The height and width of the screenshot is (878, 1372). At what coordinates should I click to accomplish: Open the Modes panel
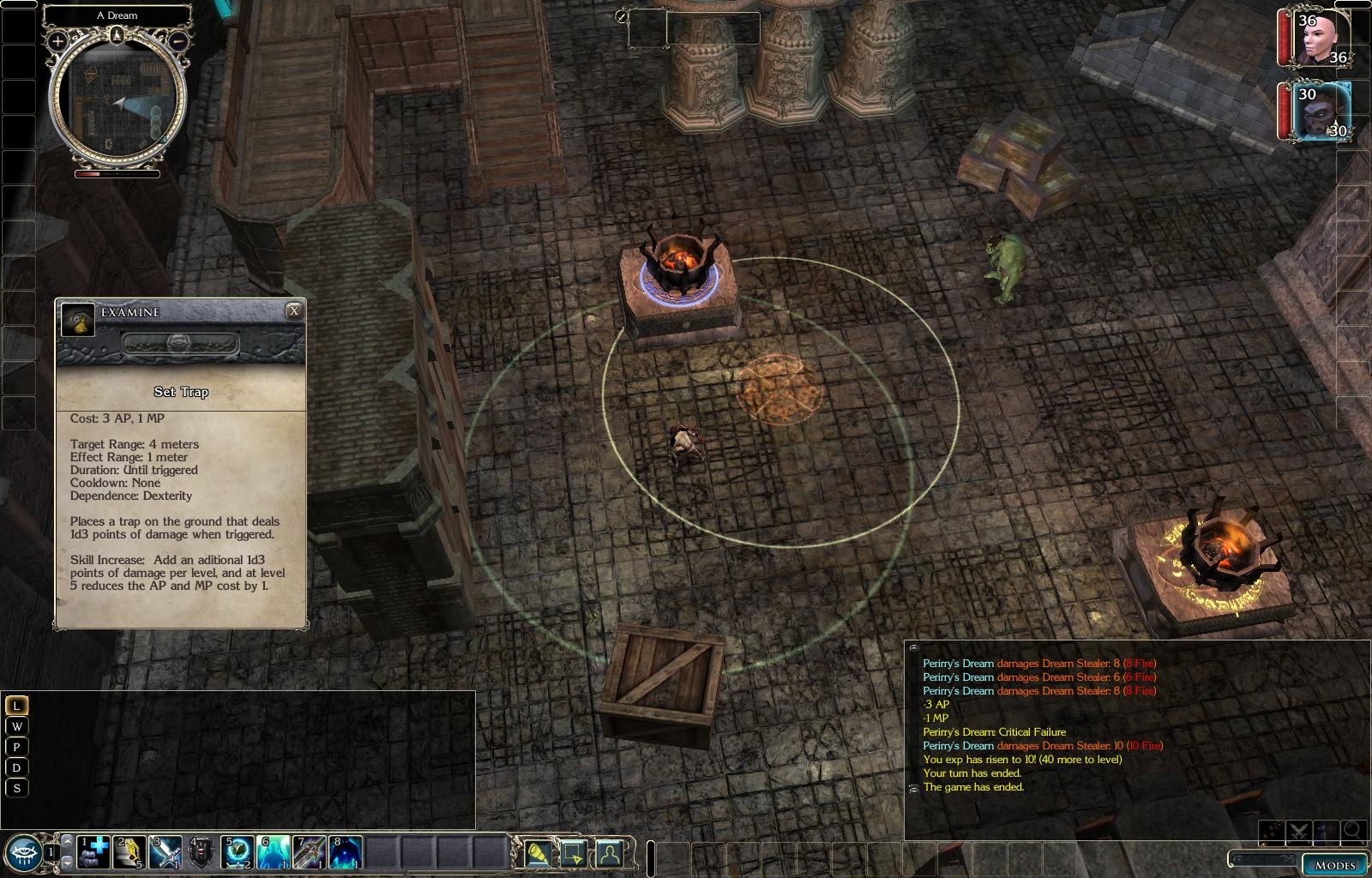1335,864
